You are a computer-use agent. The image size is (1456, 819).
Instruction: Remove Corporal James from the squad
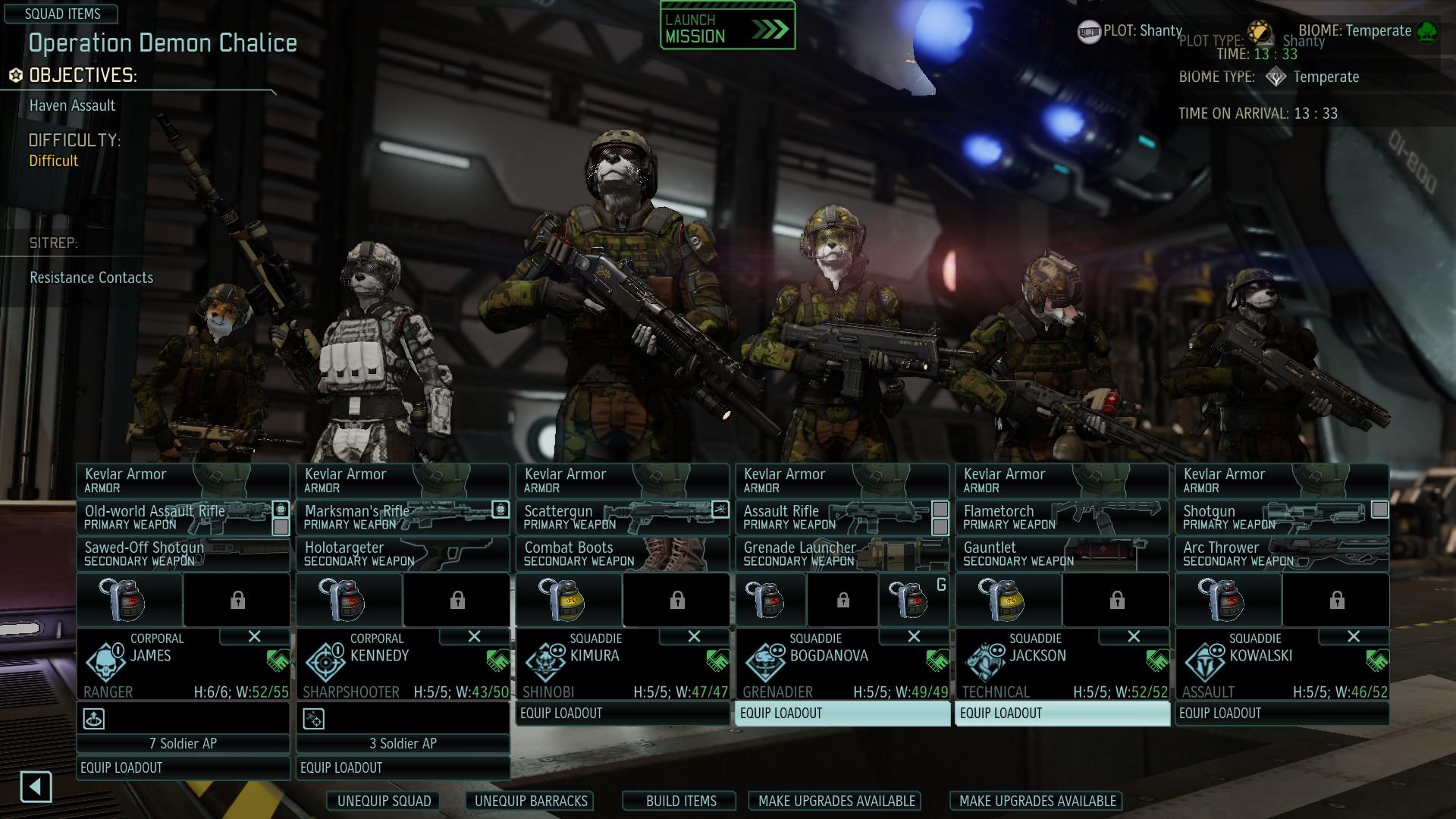click(255, 636)
